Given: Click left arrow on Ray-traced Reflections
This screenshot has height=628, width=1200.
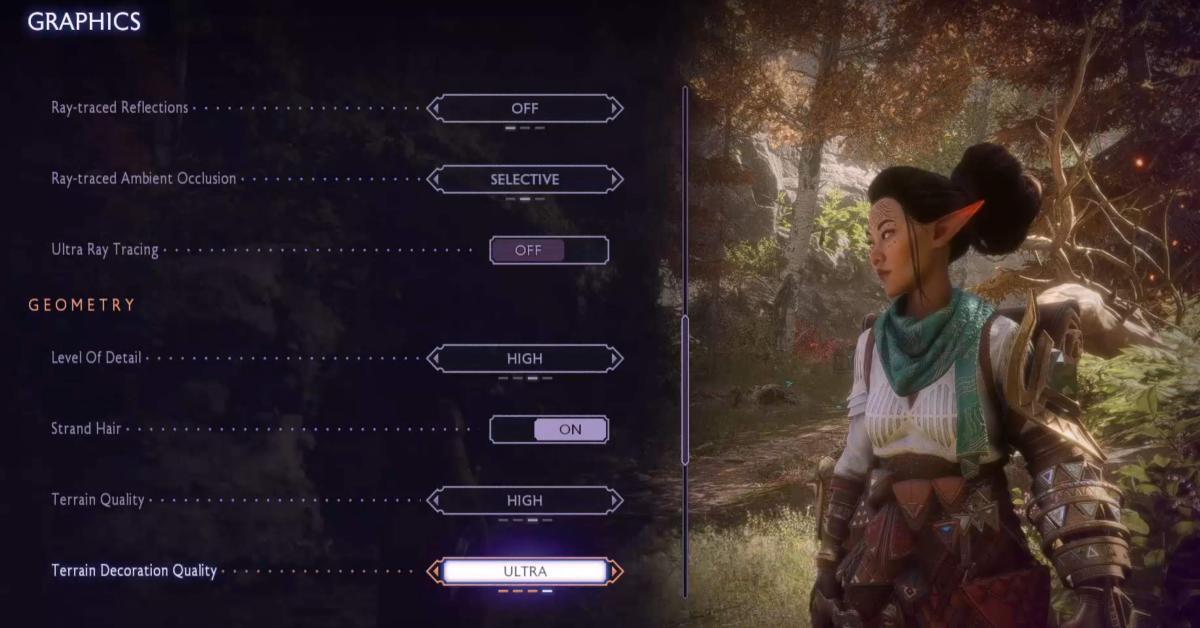Looking at the screenshot, I should (434, 108).
